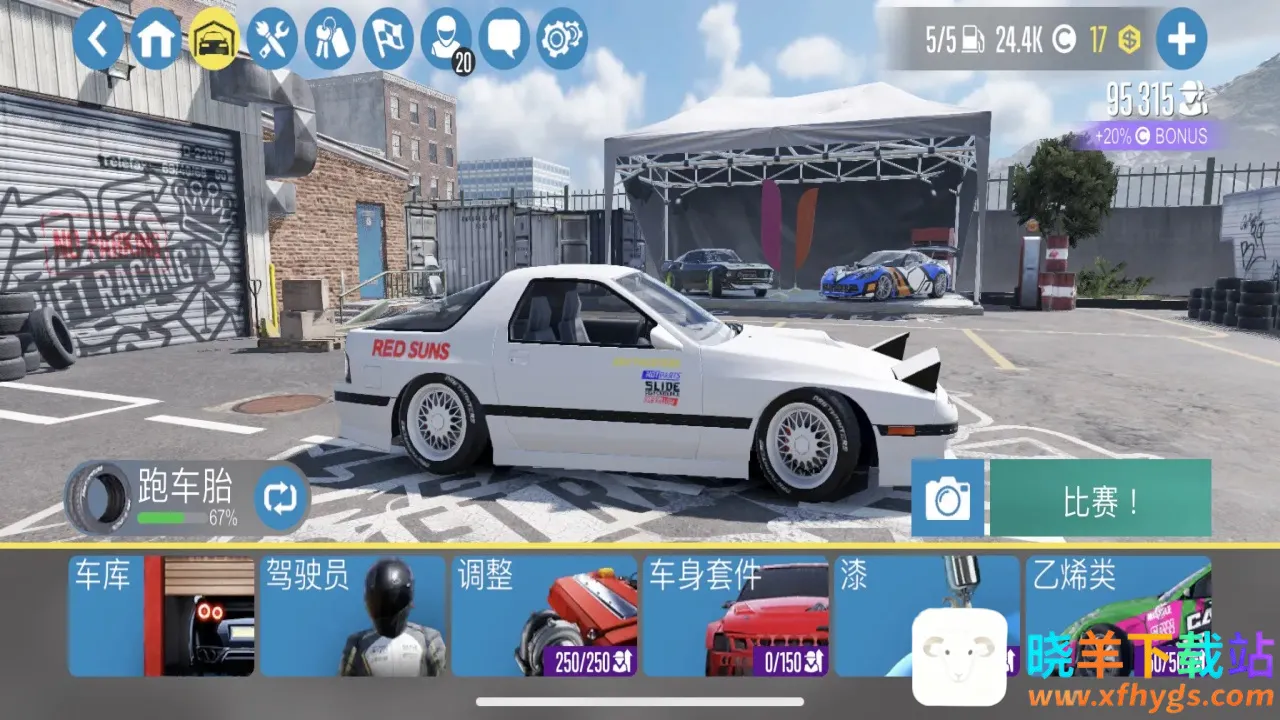This screenshot has height=720, width=1280.
Task: Select the yellow garage car icon
Action: click(214, 40)
